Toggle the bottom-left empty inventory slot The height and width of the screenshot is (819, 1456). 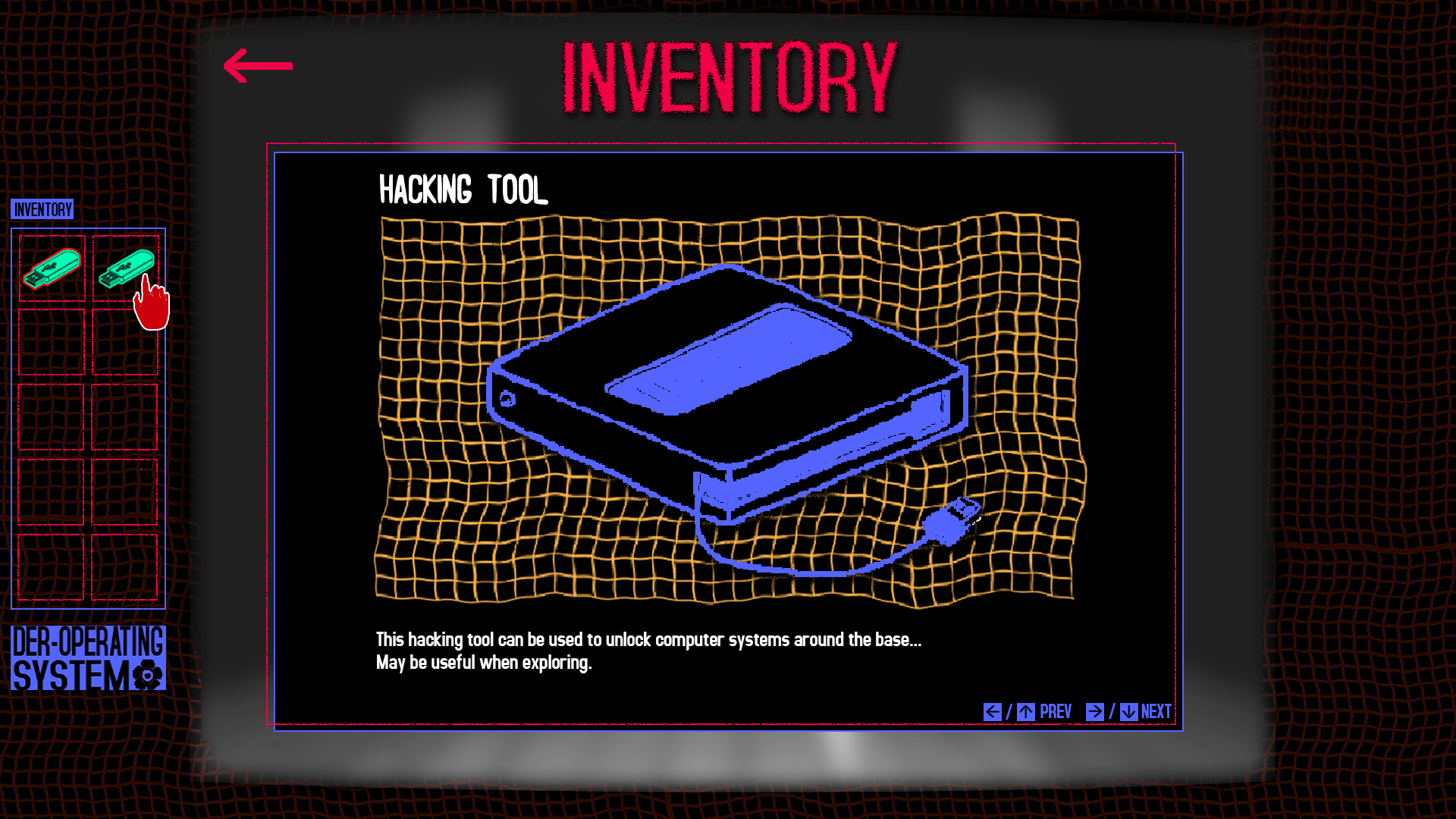(x=51, y=565)
